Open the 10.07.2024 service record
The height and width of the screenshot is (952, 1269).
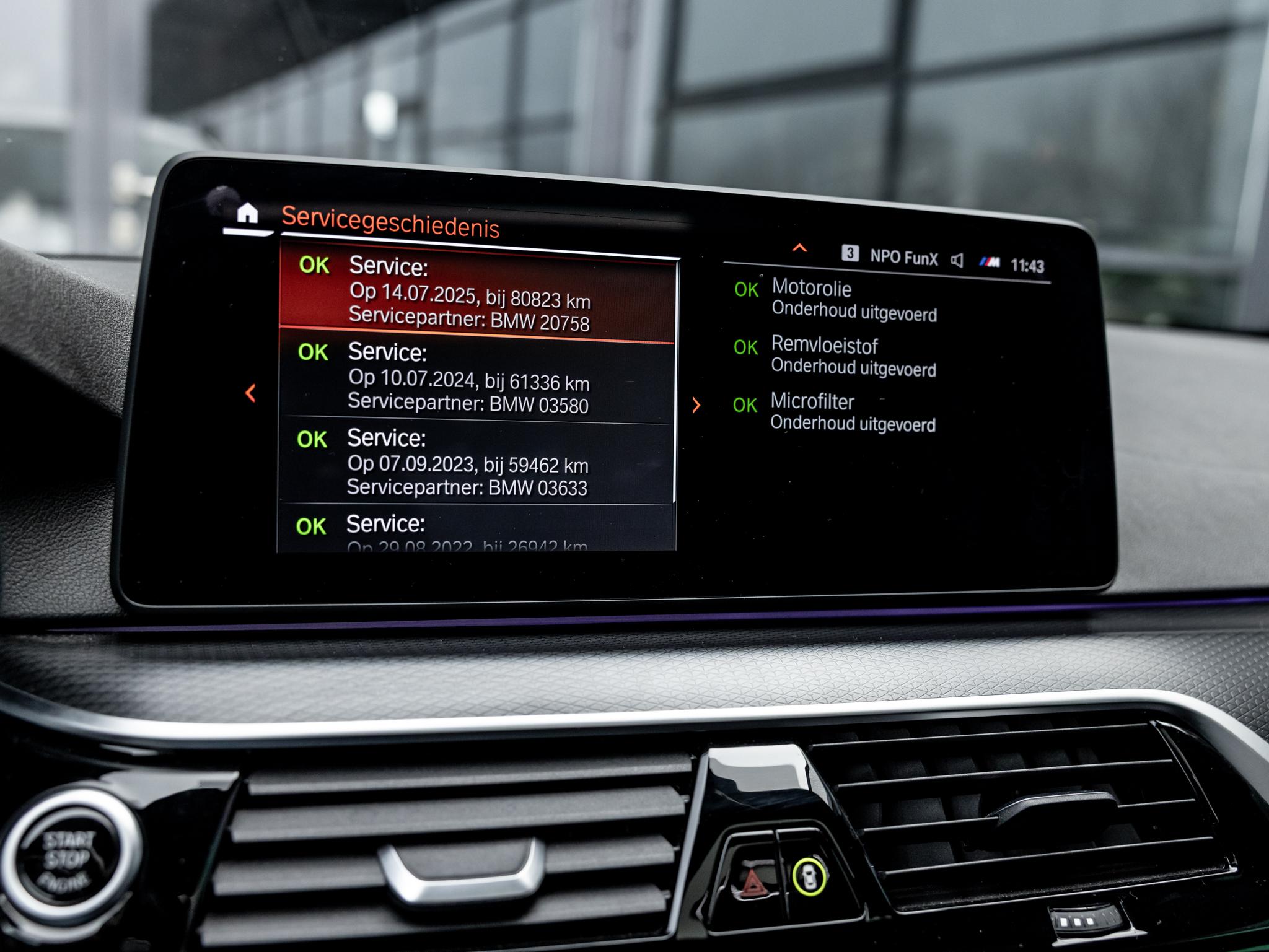click(x=476, y=378)
